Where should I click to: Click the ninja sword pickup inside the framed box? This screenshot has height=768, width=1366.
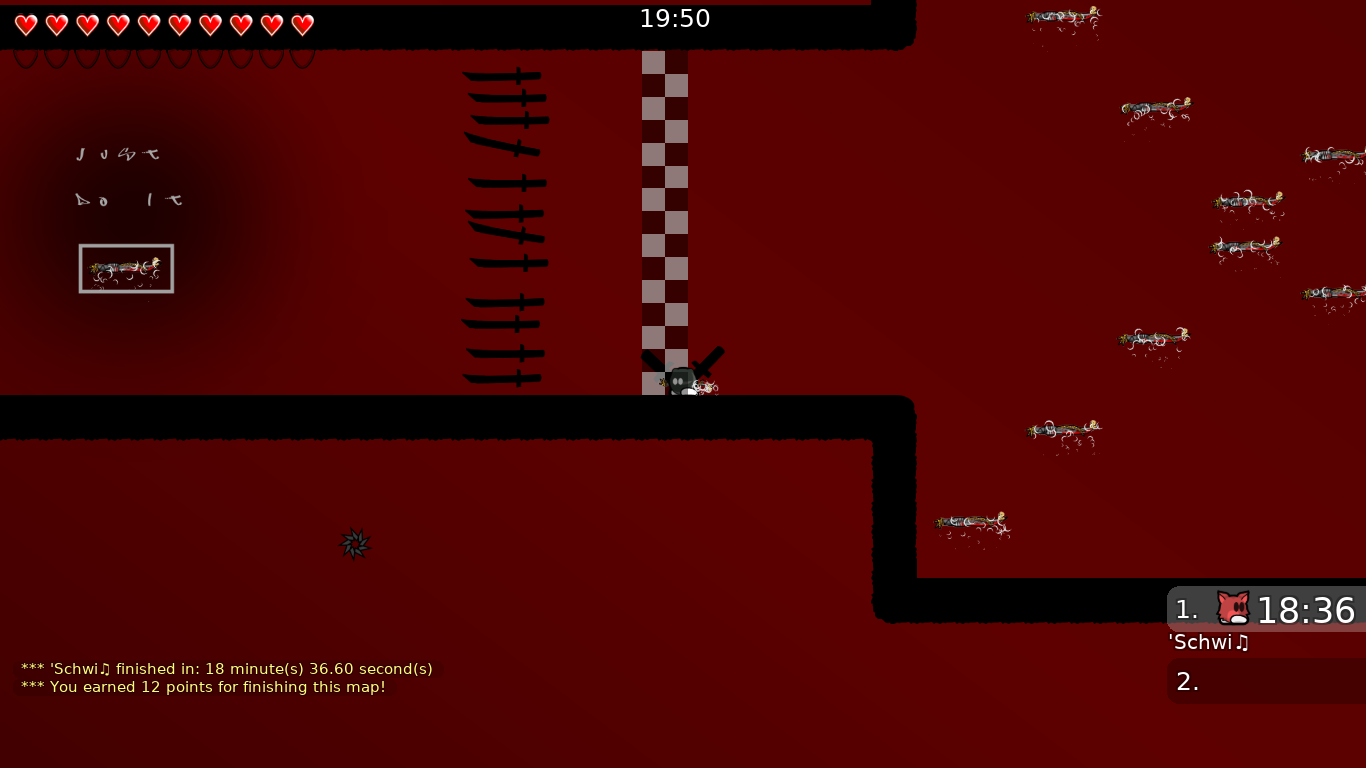click(125, 268)
